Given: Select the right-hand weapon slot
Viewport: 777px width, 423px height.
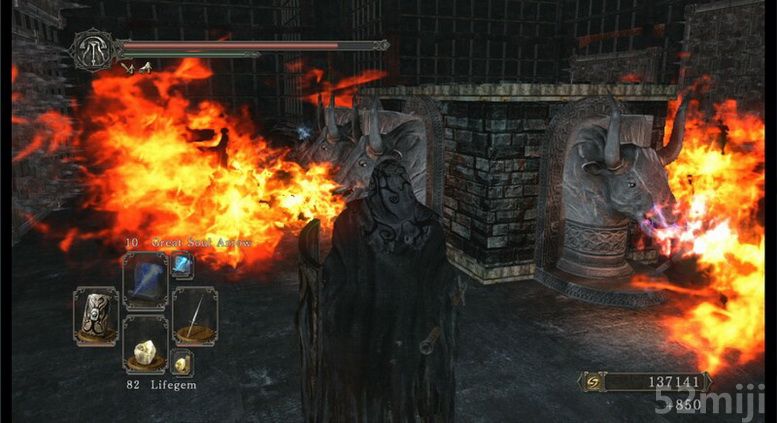Looking at the screenshot, I should [x=193, y=314].
